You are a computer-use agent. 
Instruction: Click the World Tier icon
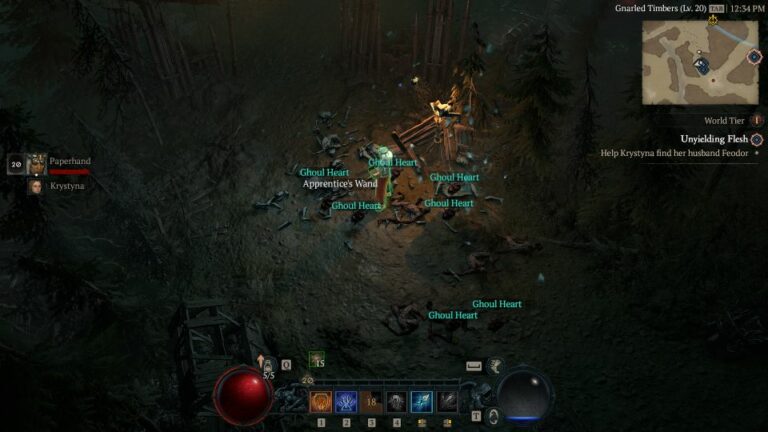pyautogui.click(x=757, y=120)
